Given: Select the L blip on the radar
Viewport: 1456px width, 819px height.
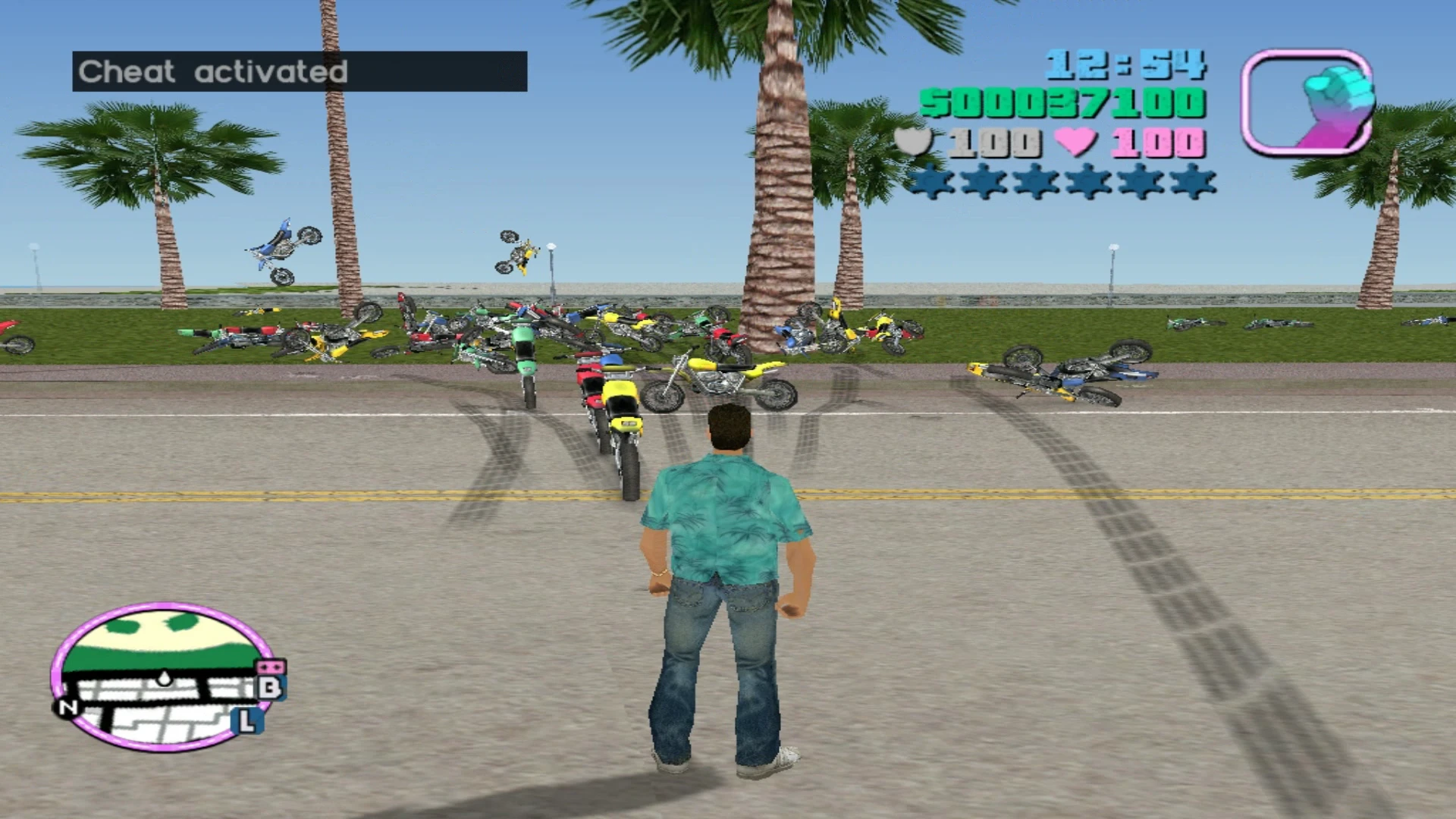Looking at the screenshot, I should 246,720.
